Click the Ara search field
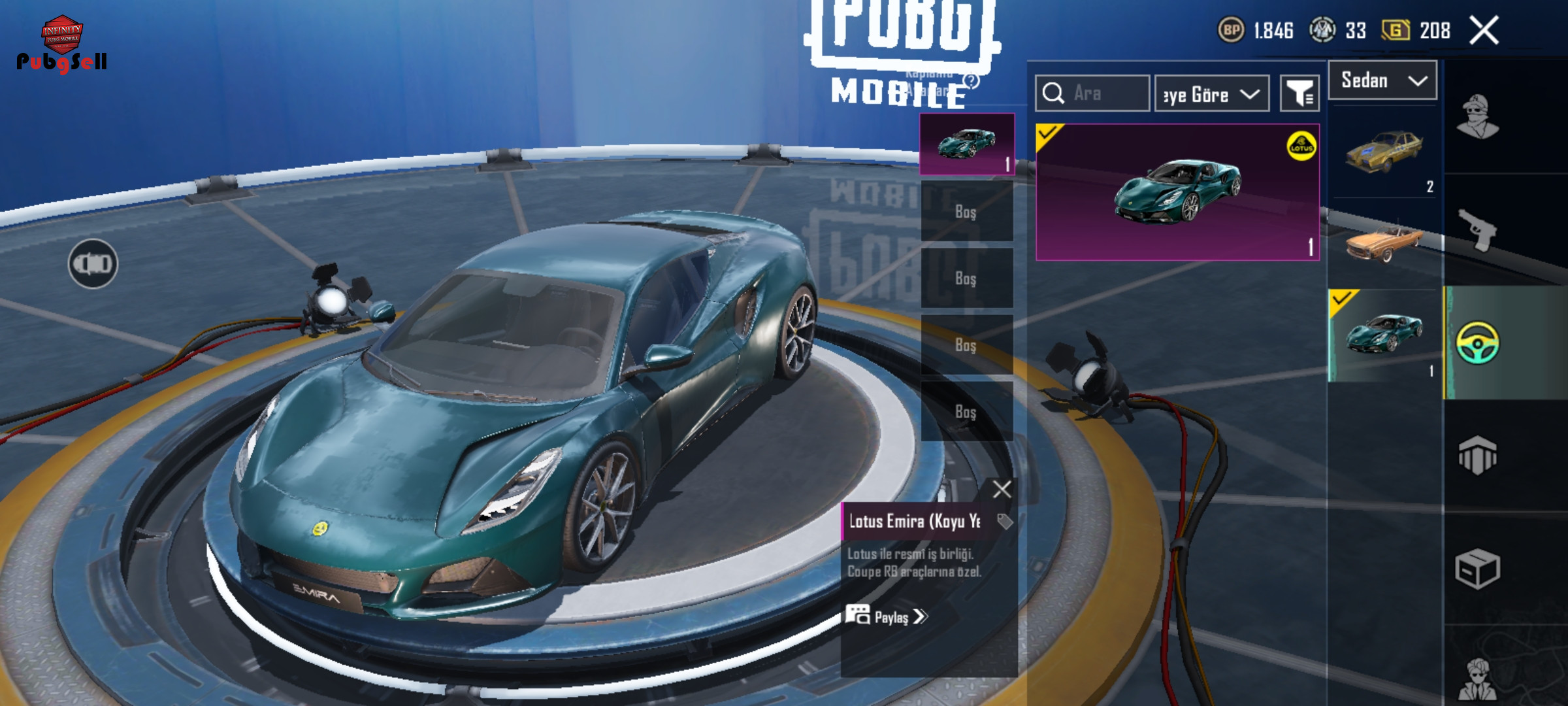The image size is (1568, 706). coord(1092,93)
